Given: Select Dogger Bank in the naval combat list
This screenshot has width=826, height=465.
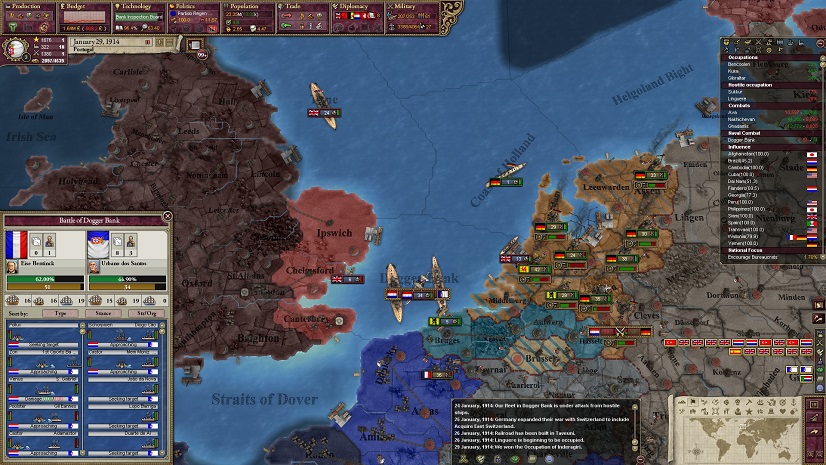Looking at the screenshot, I should 743,140.
